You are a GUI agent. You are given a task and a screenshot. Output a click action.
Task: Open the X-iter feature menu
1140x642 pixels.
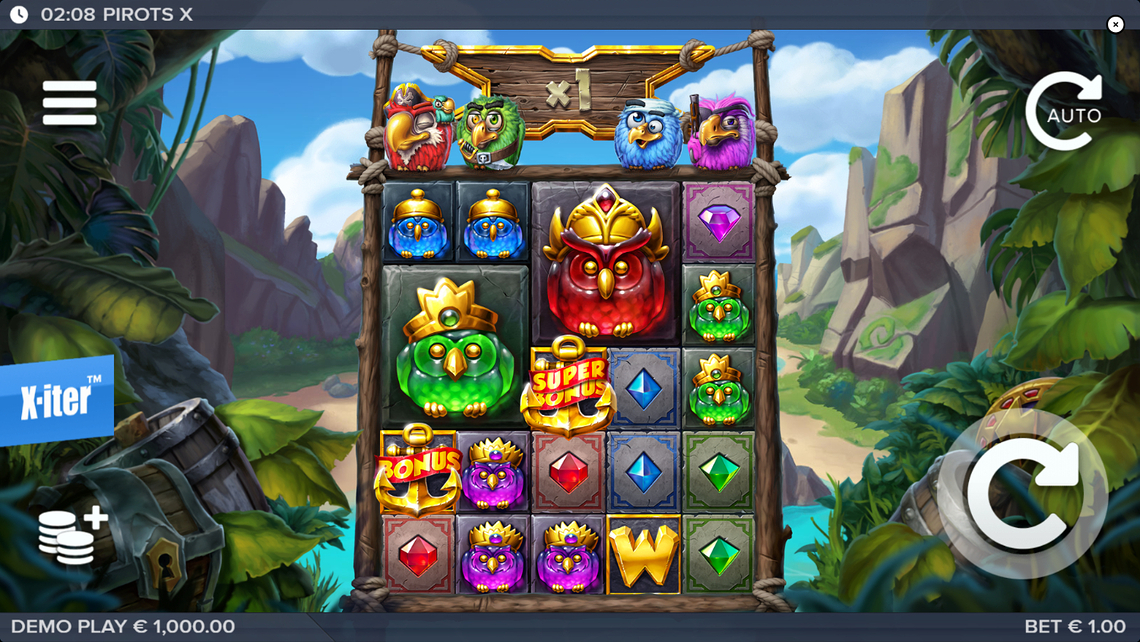56,400
